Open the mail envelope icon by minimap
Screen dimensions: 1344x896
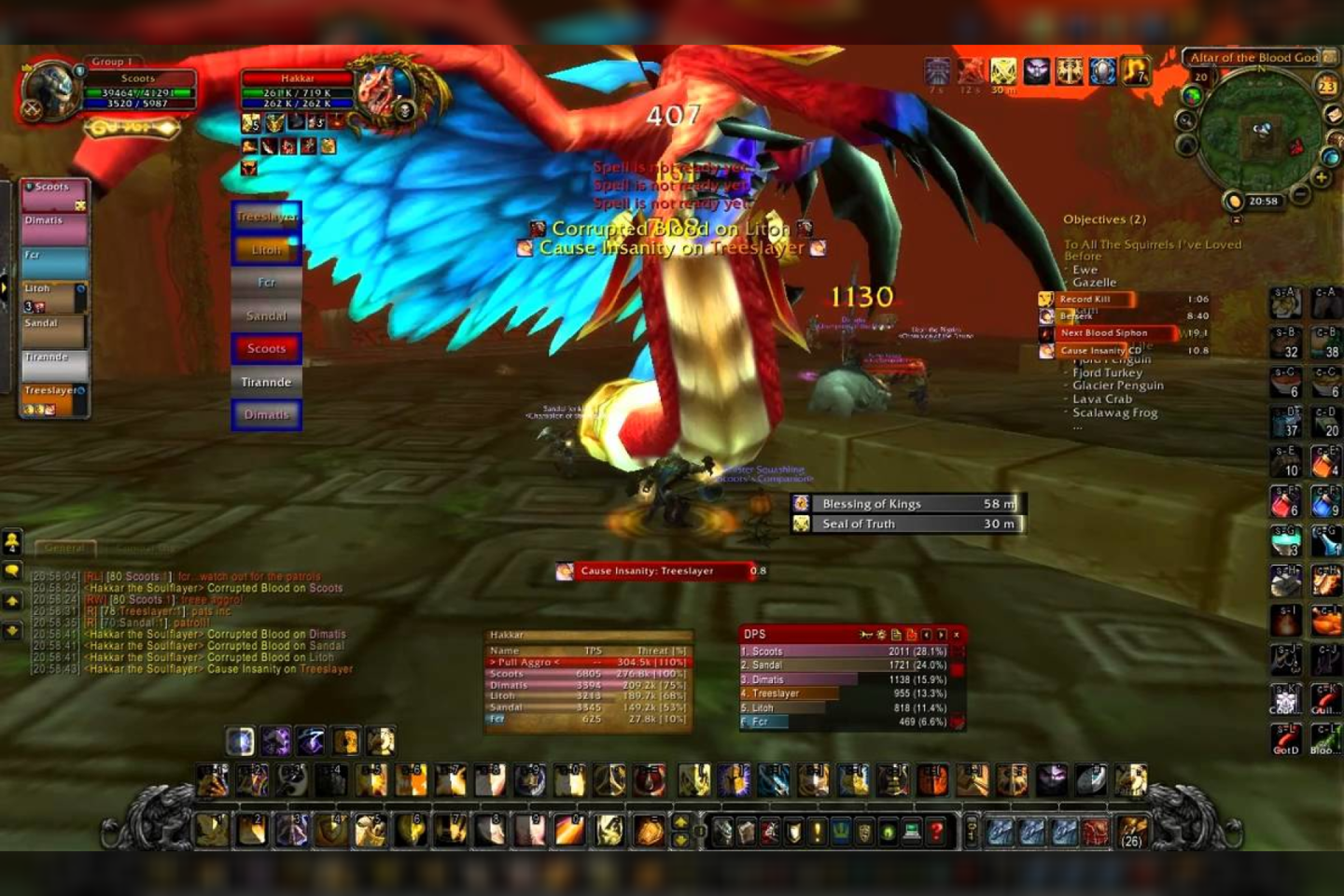[1334, 114]
